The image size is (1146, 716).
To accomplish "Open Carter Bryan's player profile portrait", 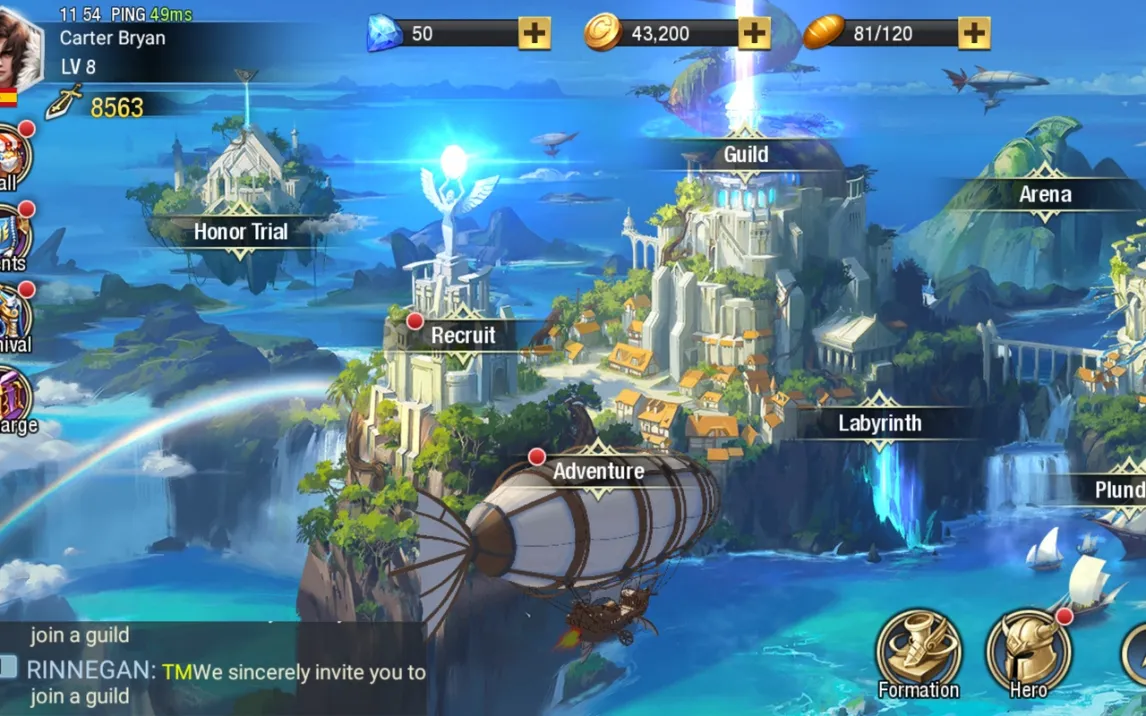I will pos(20,50).
